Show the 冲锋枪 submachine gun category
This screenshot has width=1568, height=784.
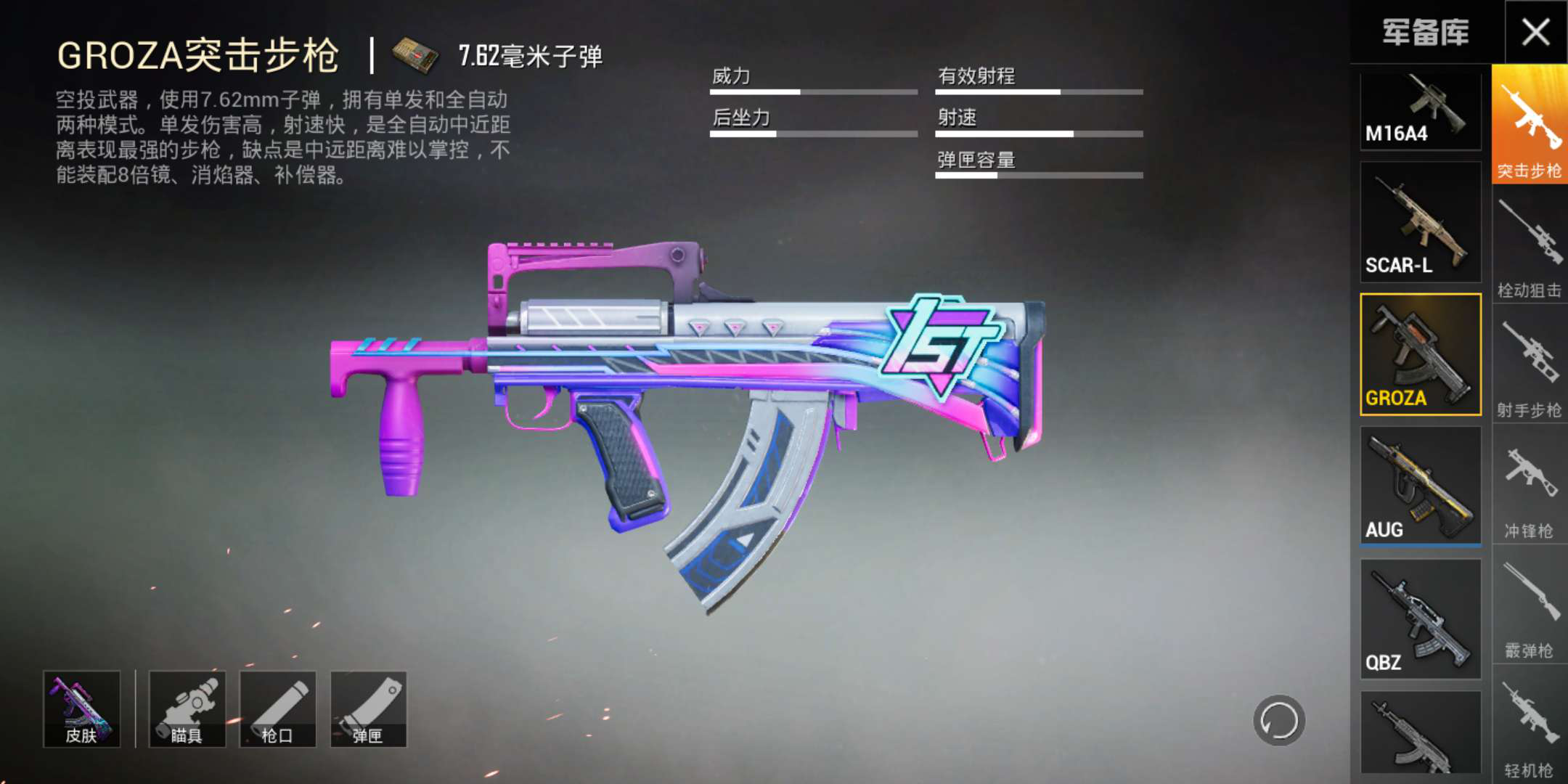[1530, 488]
